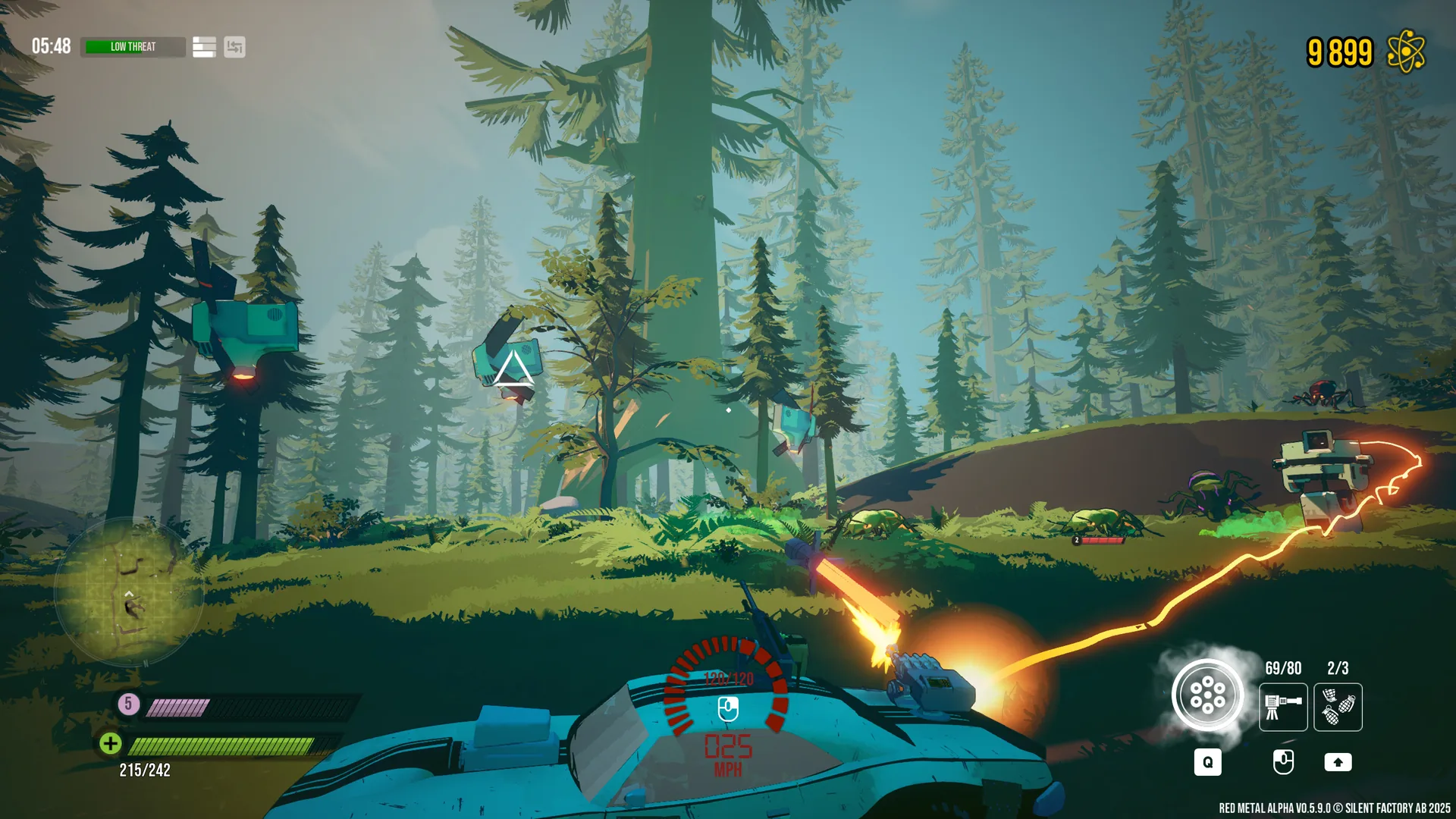Click the grenade count 2/3 label
Image resolution: width=1456 pixels, height=819 pixels.
point(1337,669)
